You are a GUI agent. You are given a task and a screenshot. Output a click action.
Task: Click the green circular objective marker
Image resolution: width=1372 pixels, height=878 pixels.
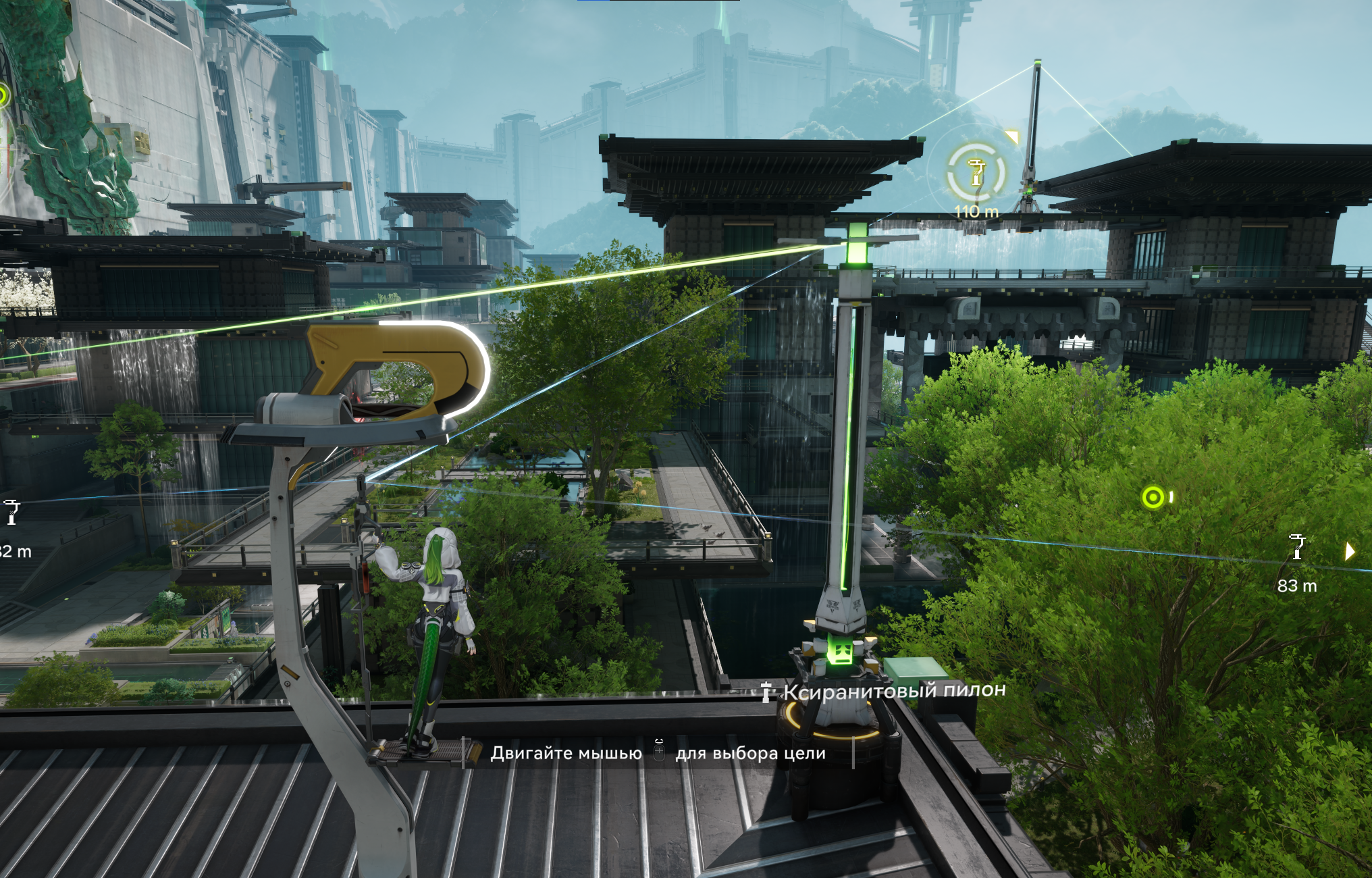click(x=1153, y=498)
